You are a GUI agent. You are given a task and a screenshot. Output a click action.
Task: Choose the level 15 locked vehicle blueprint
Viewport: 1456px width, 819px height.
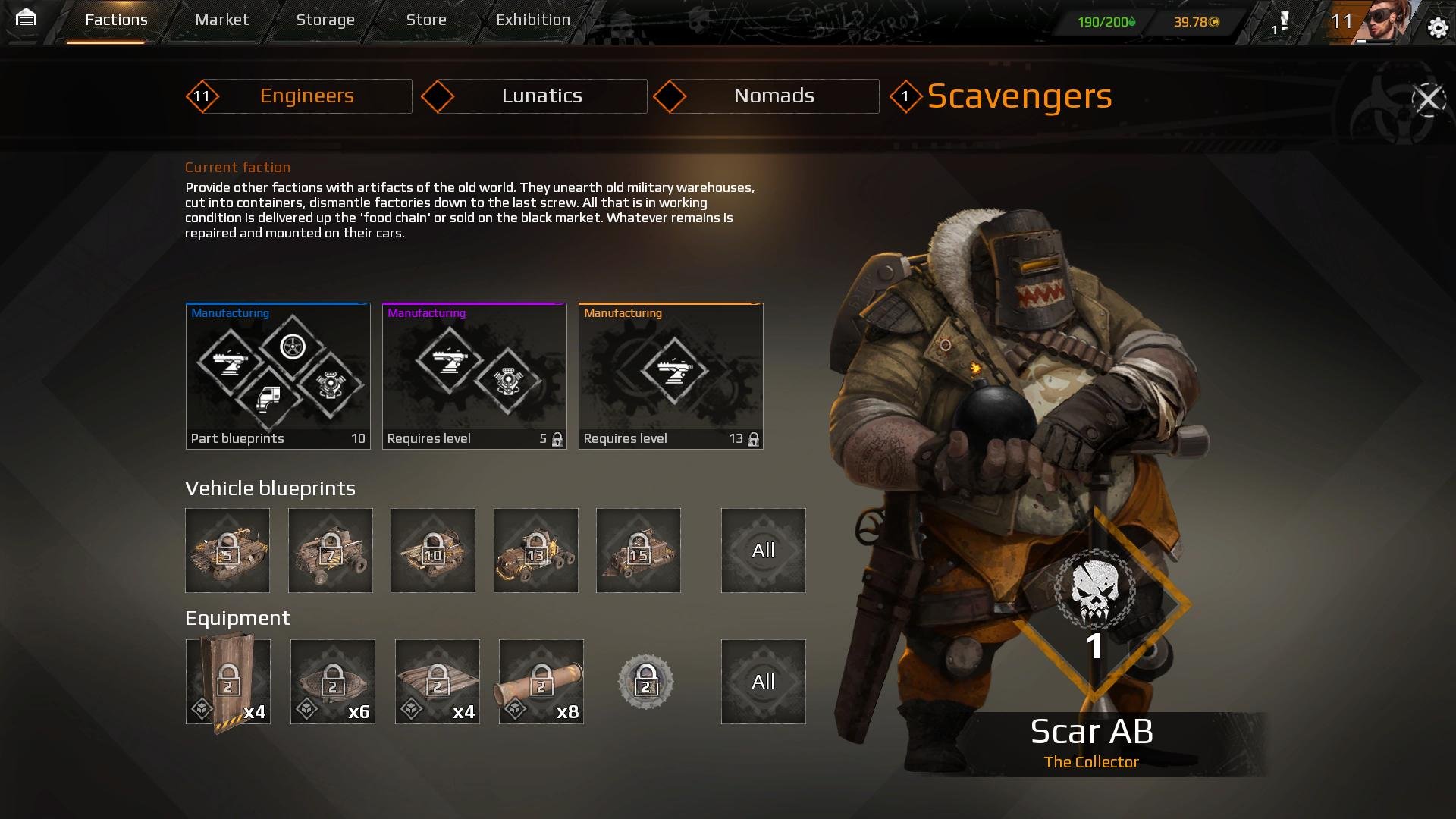click(639, 551)
